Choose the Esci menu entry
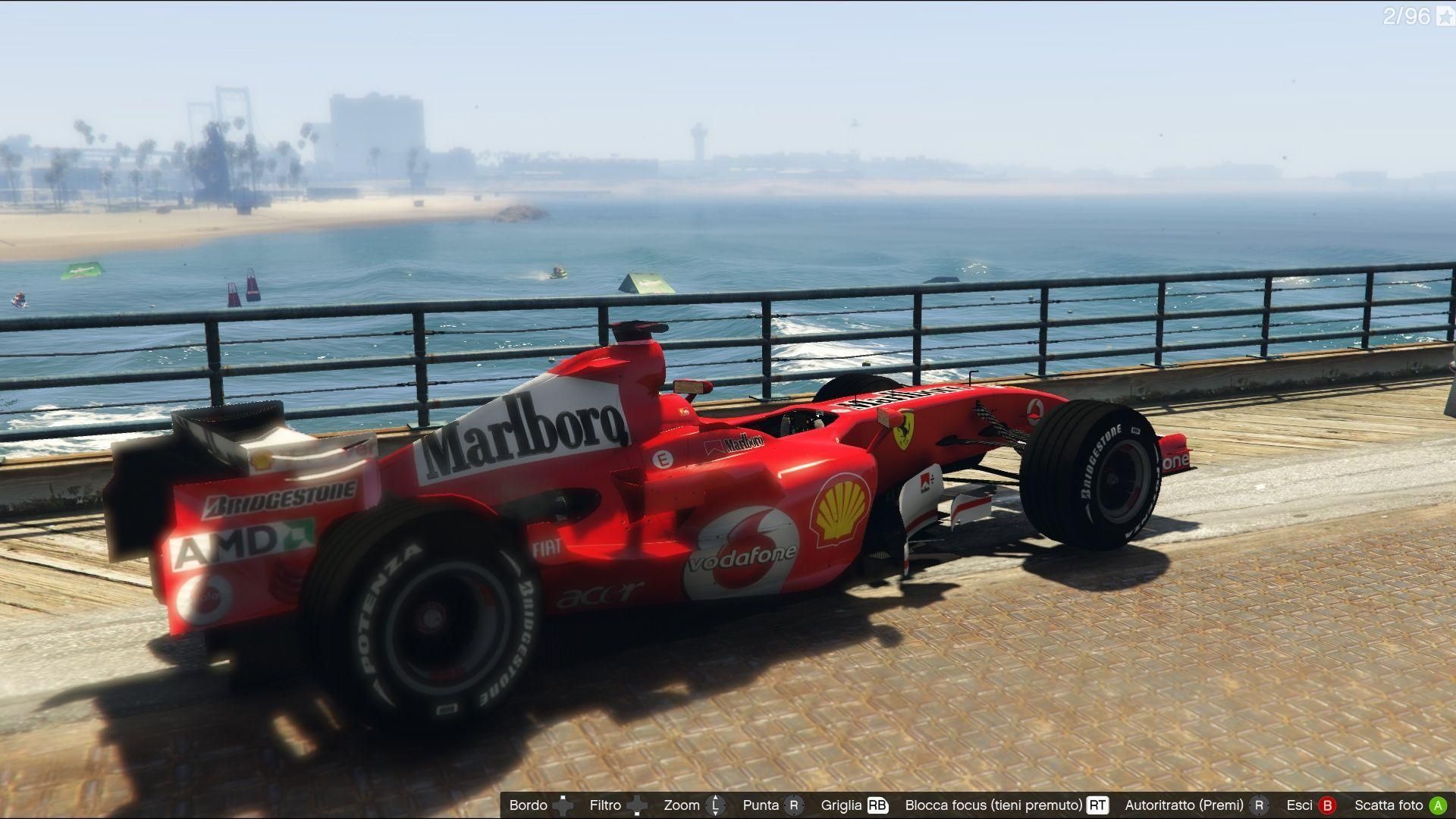Image resolution: width=1456 pixels, height=819 pixels. (x=1299, y=804)
